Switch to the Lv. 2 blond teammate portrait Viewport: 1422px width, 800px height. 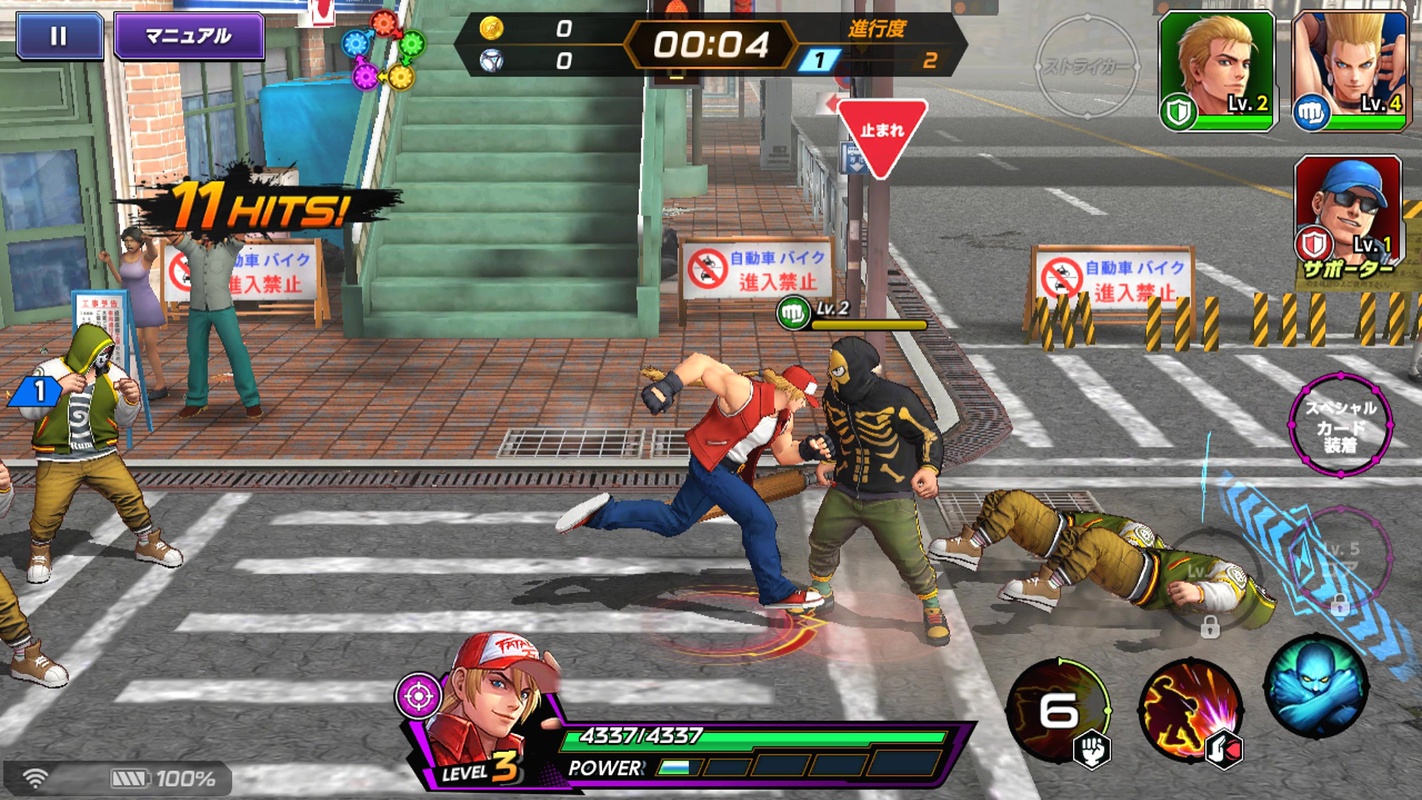click(x=1217, y=71)
